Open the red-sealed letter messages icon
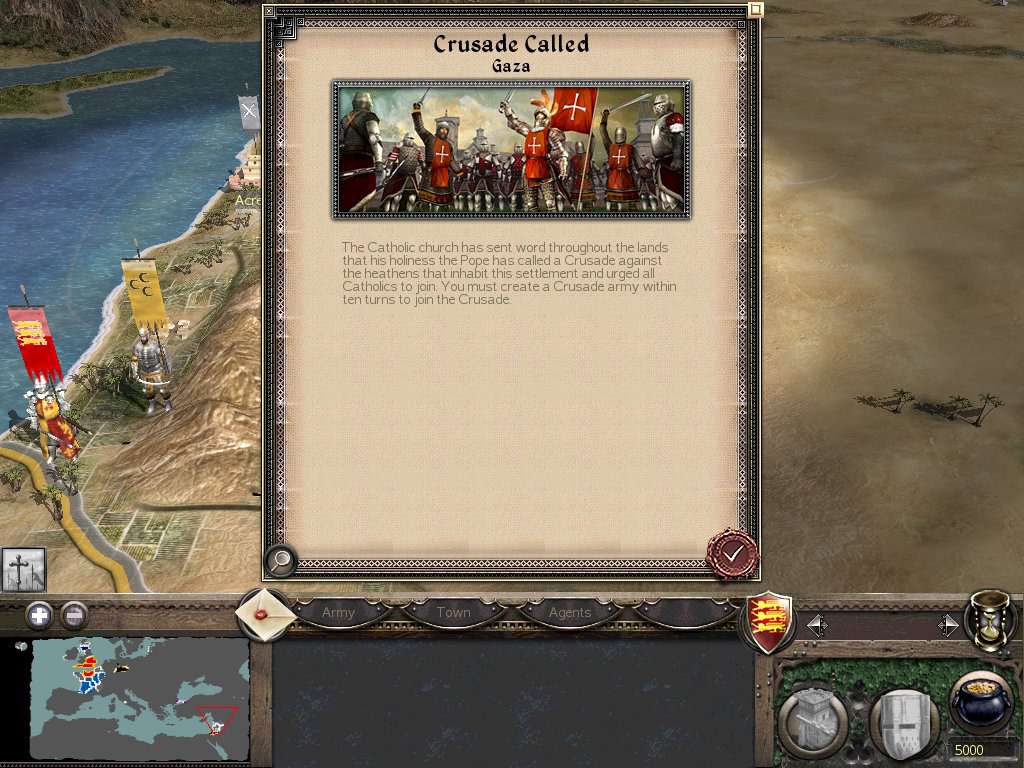Viewport: 1024px width, 768px height. coord(266,612)
